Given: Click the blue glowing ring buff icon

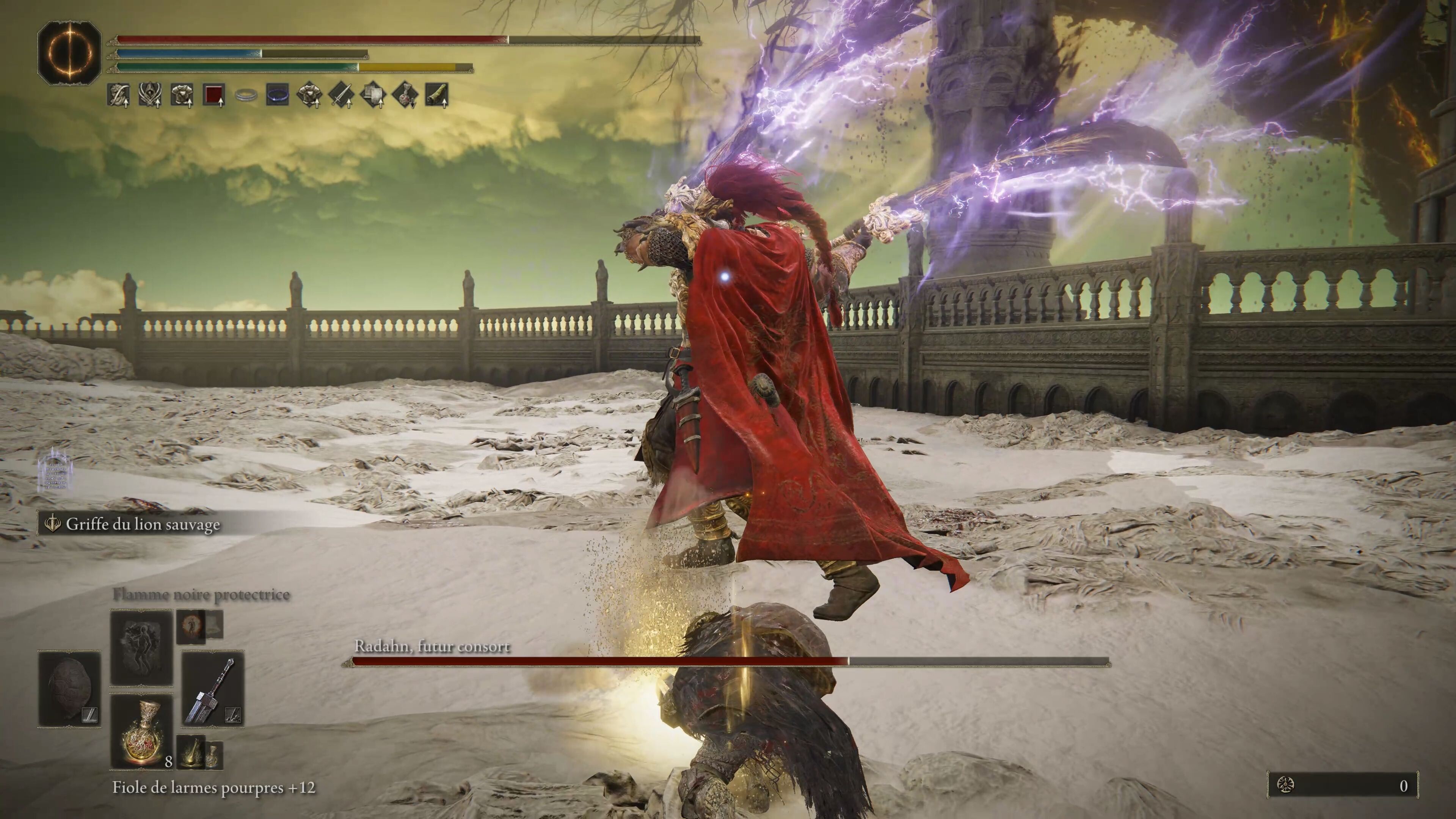Looking at the screenshot, I should [x=278, y=95].
